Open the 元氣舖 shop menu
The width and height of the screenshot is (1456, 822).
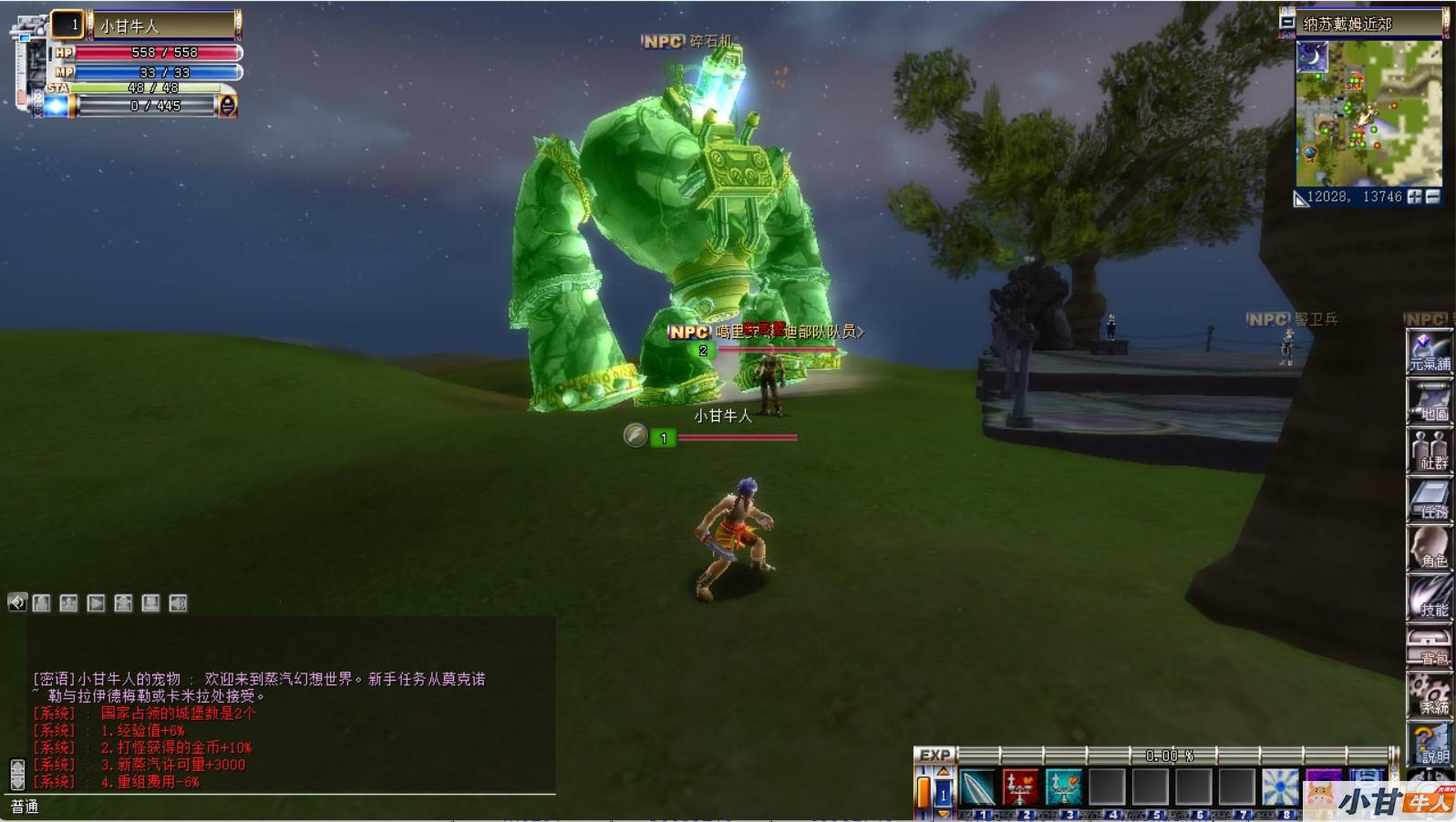1429,351
